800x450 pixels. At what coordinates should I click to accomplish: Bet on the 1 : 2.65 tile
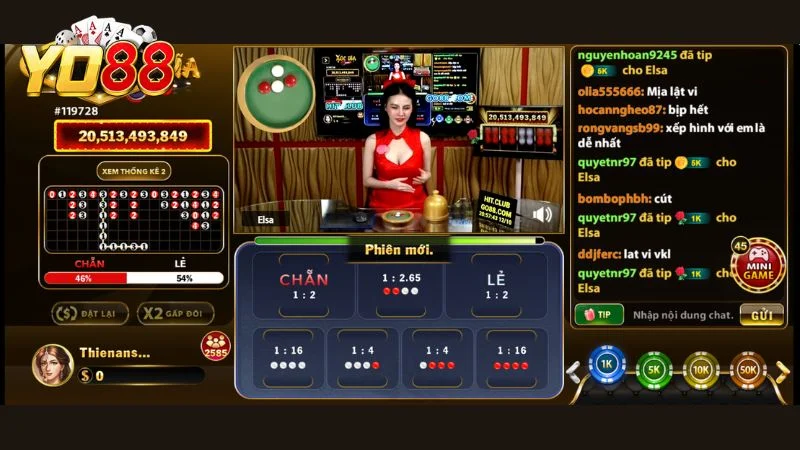point(400,285)
